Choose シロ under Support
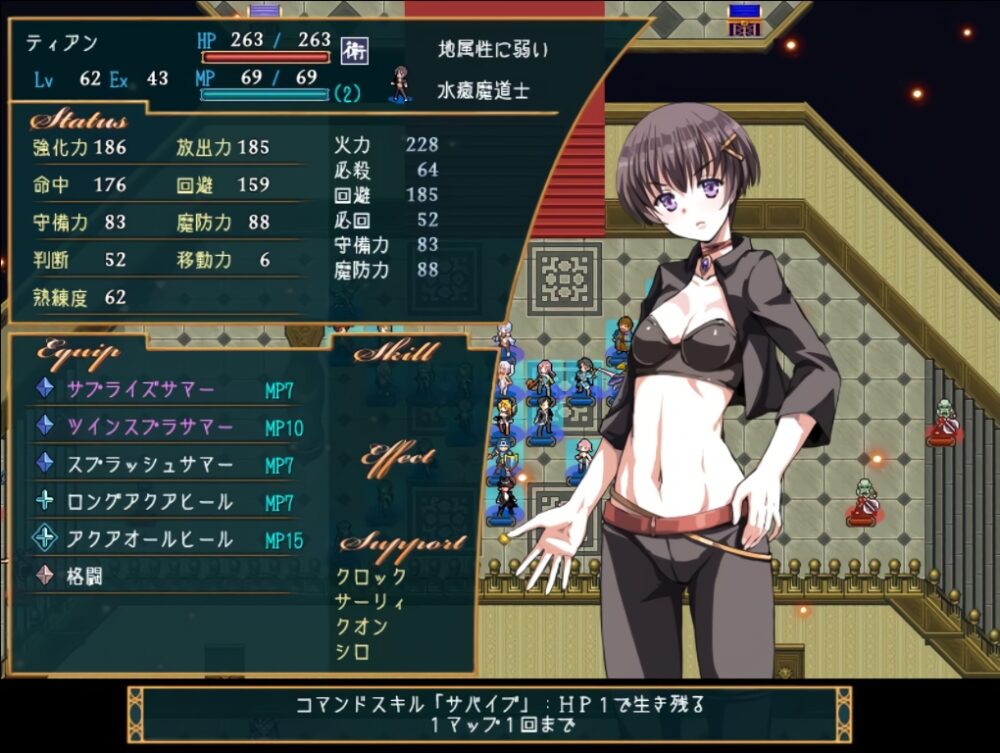 click(354, 652)
